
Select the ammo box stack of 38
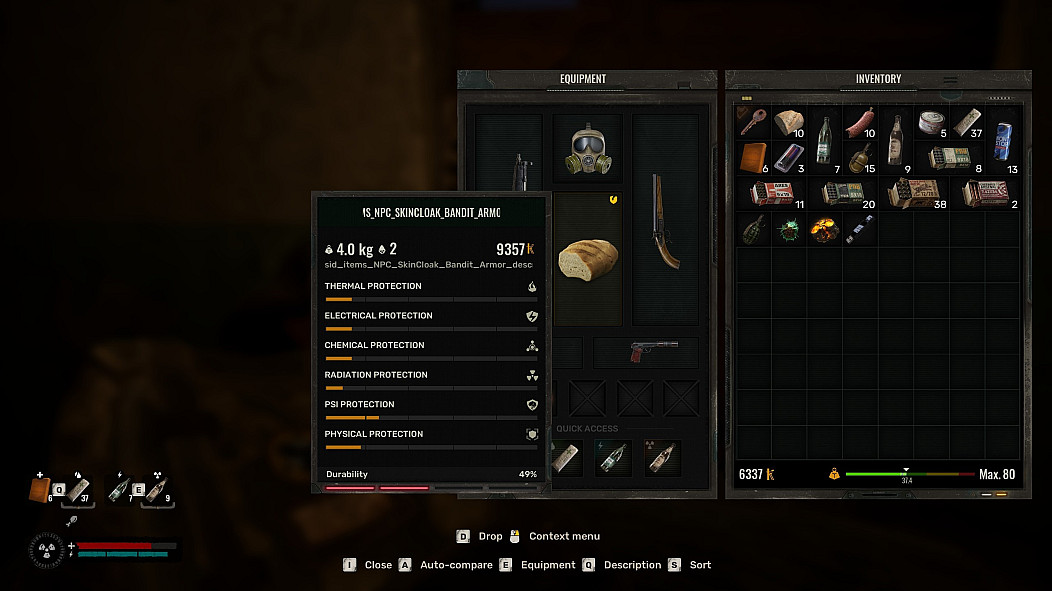913,193
